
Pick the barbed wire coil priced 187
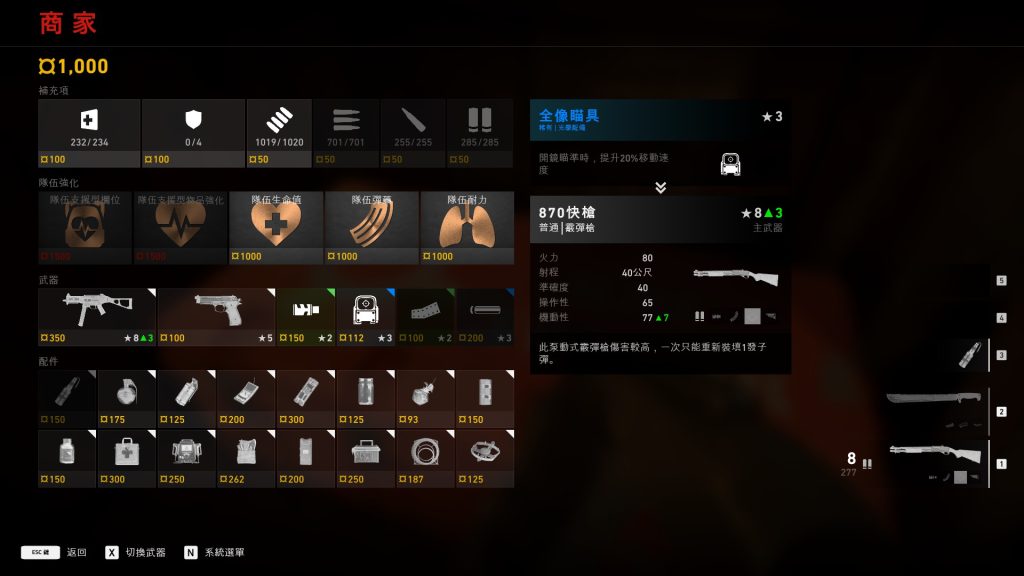[x=425, y=457]
